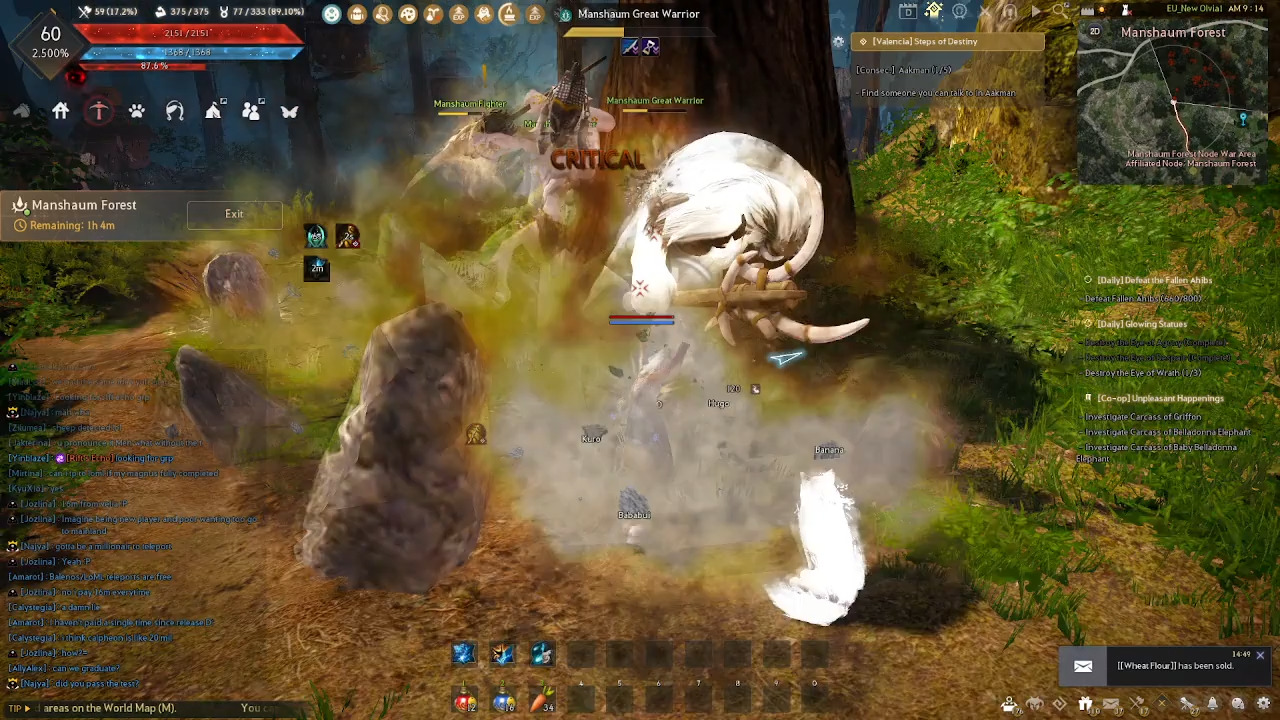This screenshot has height=720, width=1280.
Task: Click the Destroy the Eye of Wrath objective
Action: tap(1143, 372)
